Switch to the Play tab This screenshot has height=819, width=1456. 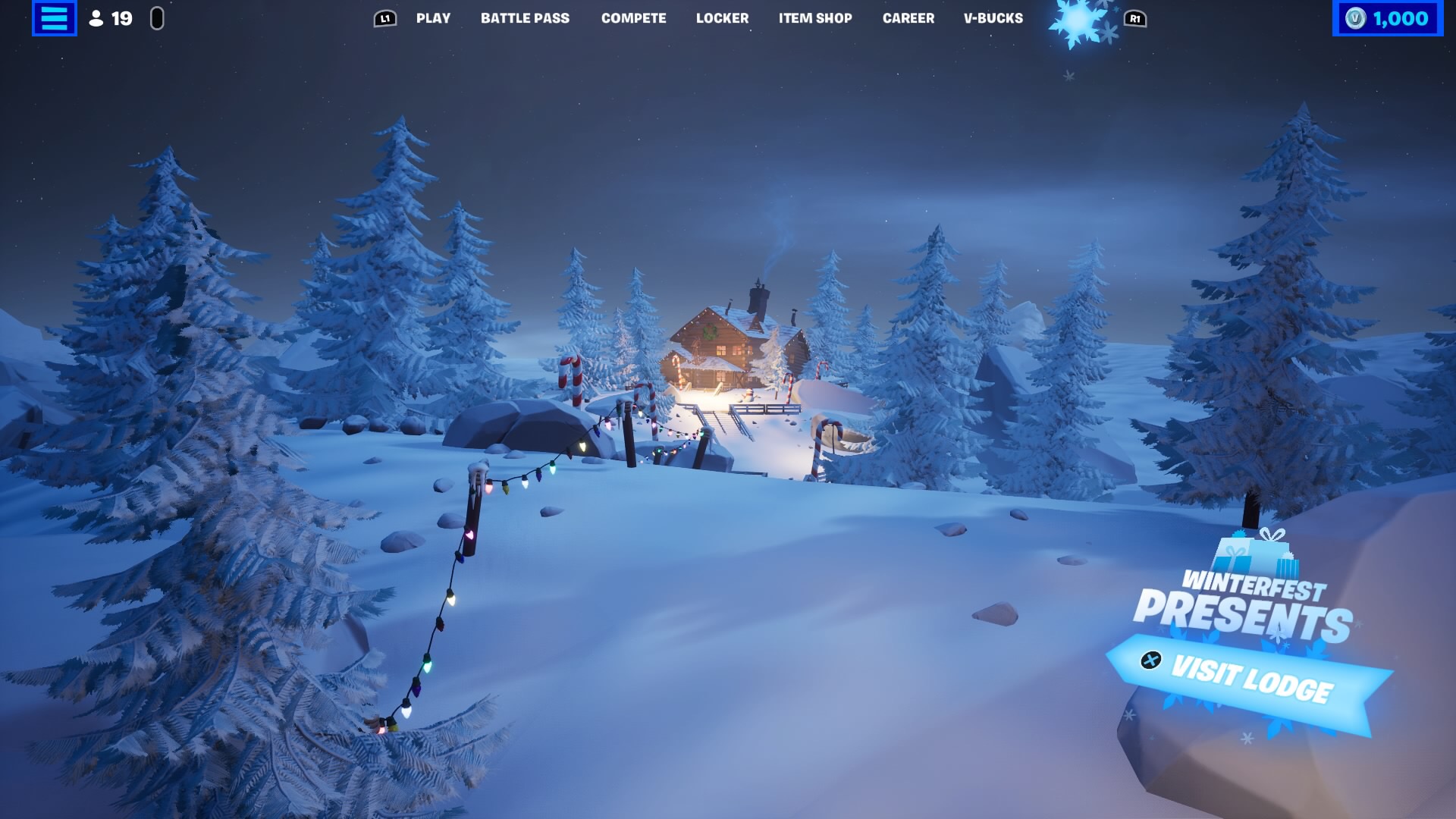433,18
